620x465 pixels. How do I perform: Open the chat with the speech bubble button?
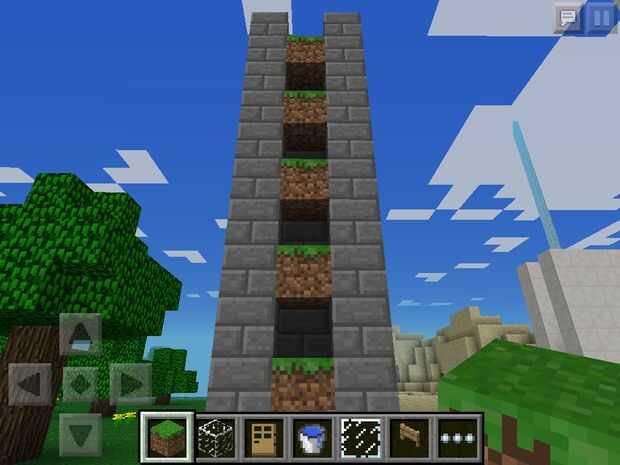point(568,17)
